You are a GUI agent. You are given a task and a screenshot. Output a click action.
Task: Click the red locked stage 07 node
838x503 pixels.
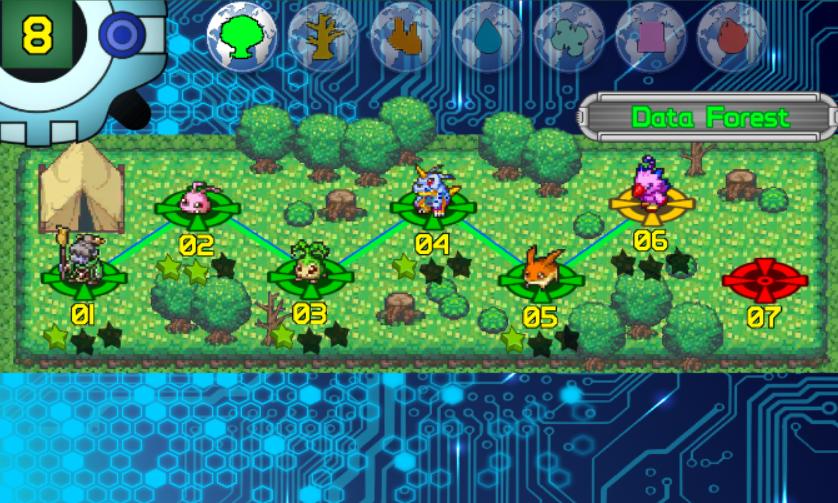(764, 280)
